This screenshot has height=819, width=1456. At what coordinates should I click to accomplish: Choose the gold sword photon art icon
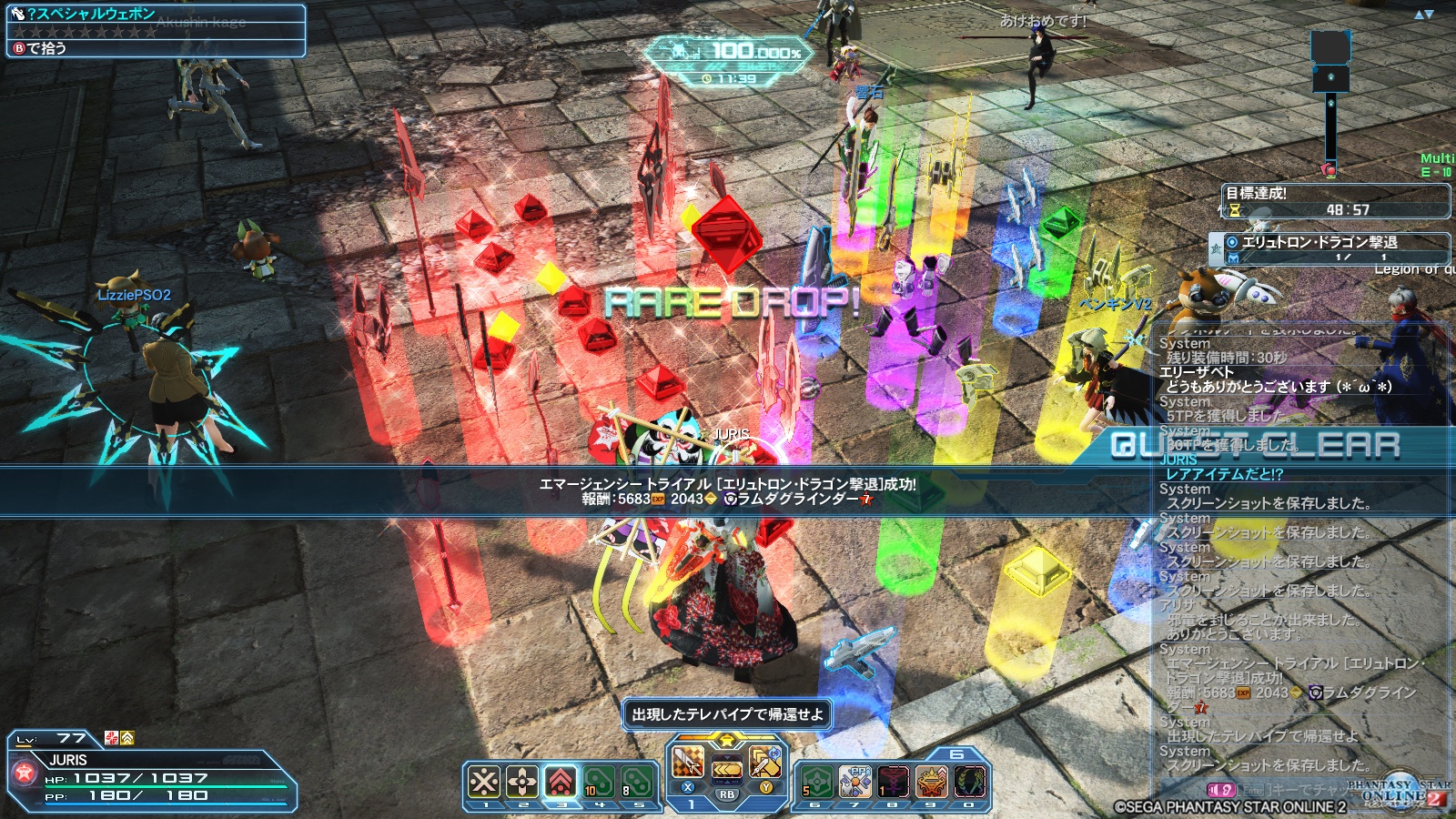pos(764,763)
